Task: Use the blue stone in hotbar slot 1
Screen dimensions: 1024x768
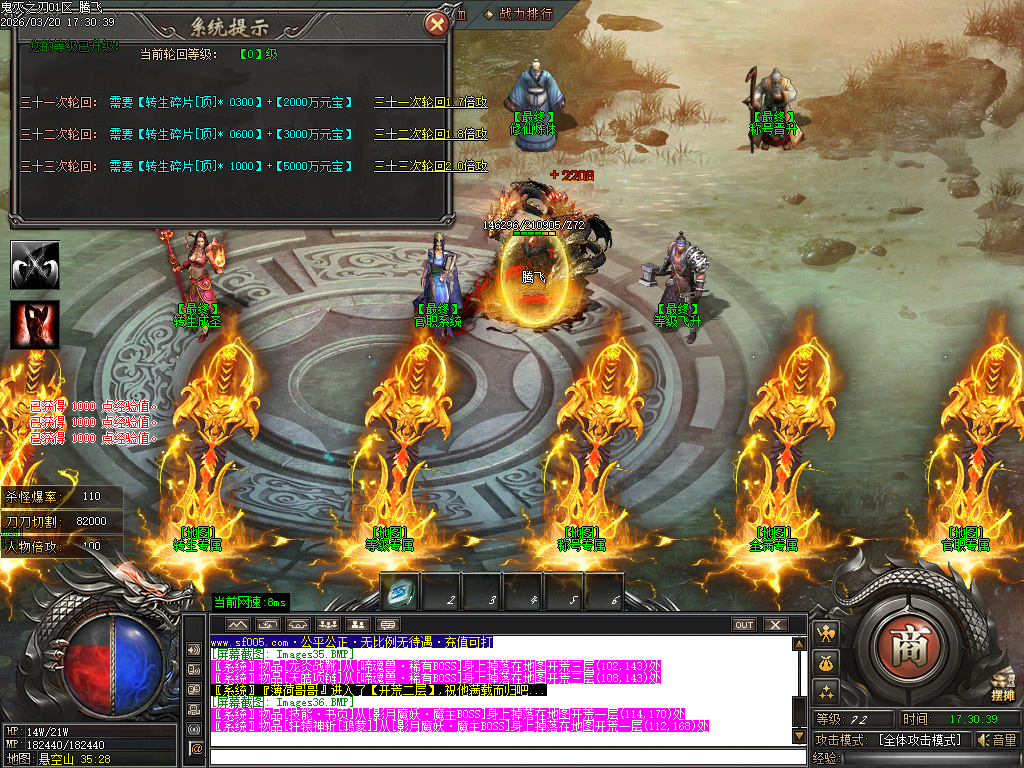Action: [401, 593]
